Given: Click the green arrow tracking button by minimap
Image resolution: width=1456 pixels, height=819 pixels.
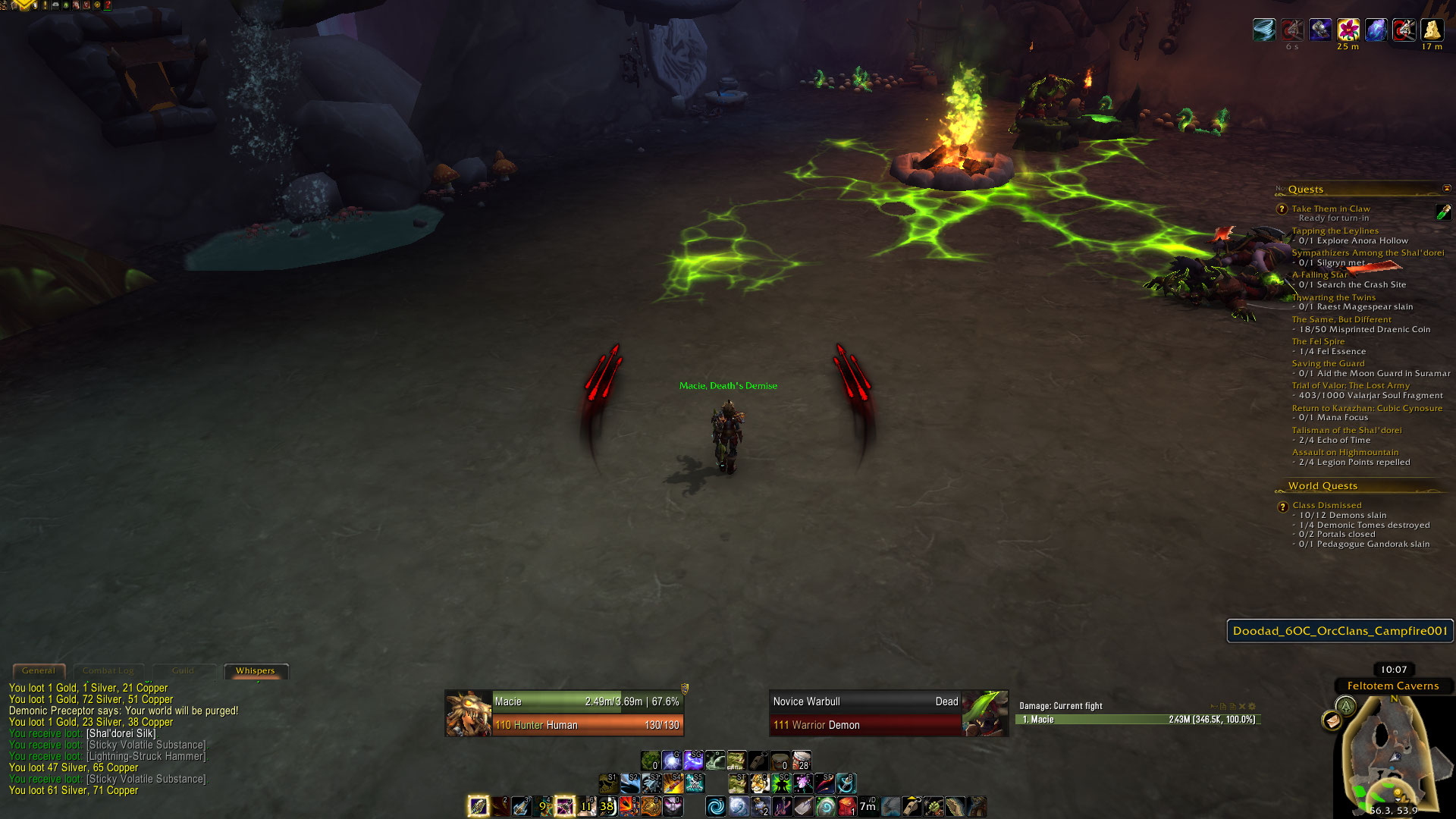Looking at the screenshot, I should (1346, 707).
